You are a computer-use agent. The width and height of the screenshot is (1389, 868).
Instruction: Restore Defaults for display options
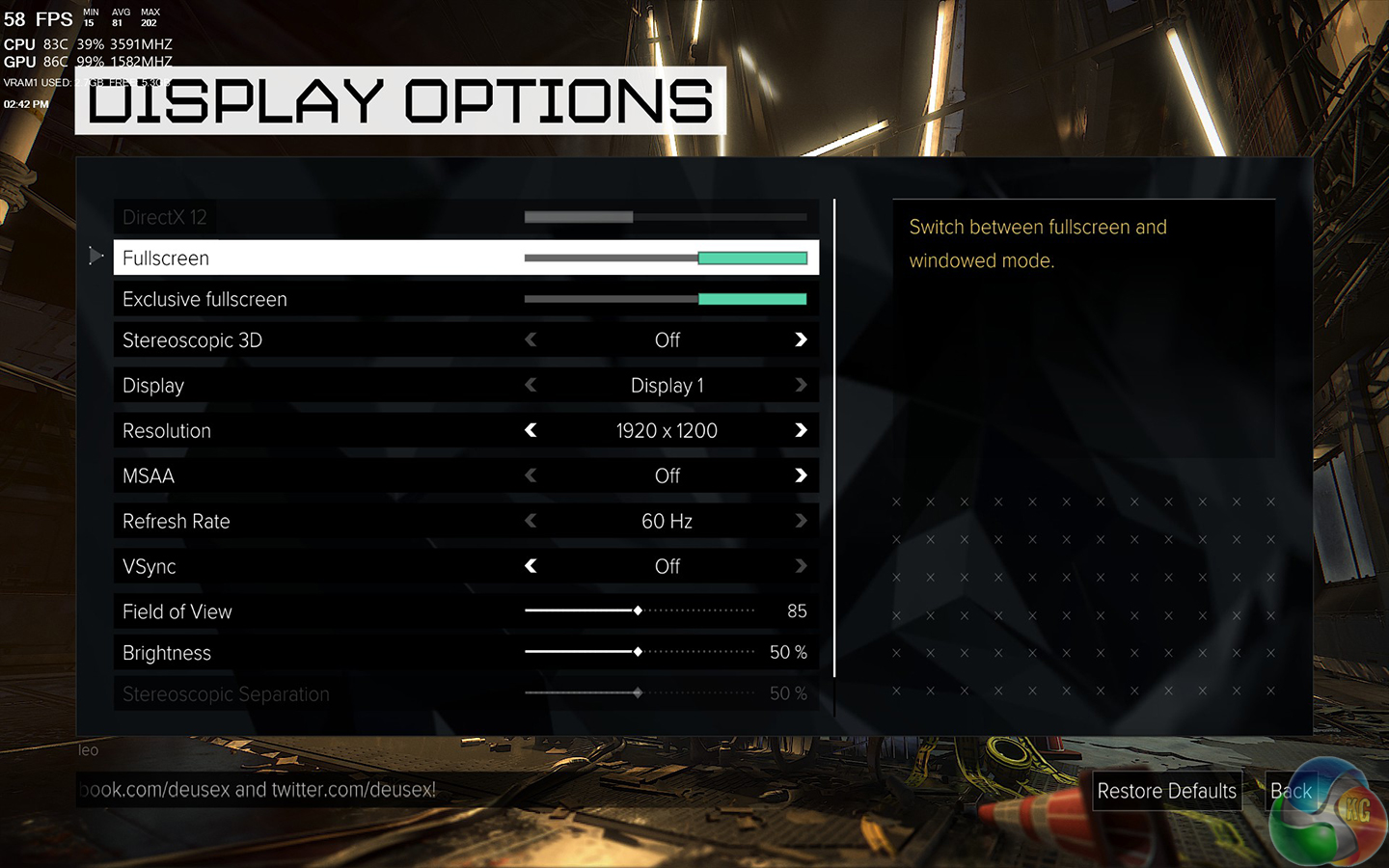1166,791
